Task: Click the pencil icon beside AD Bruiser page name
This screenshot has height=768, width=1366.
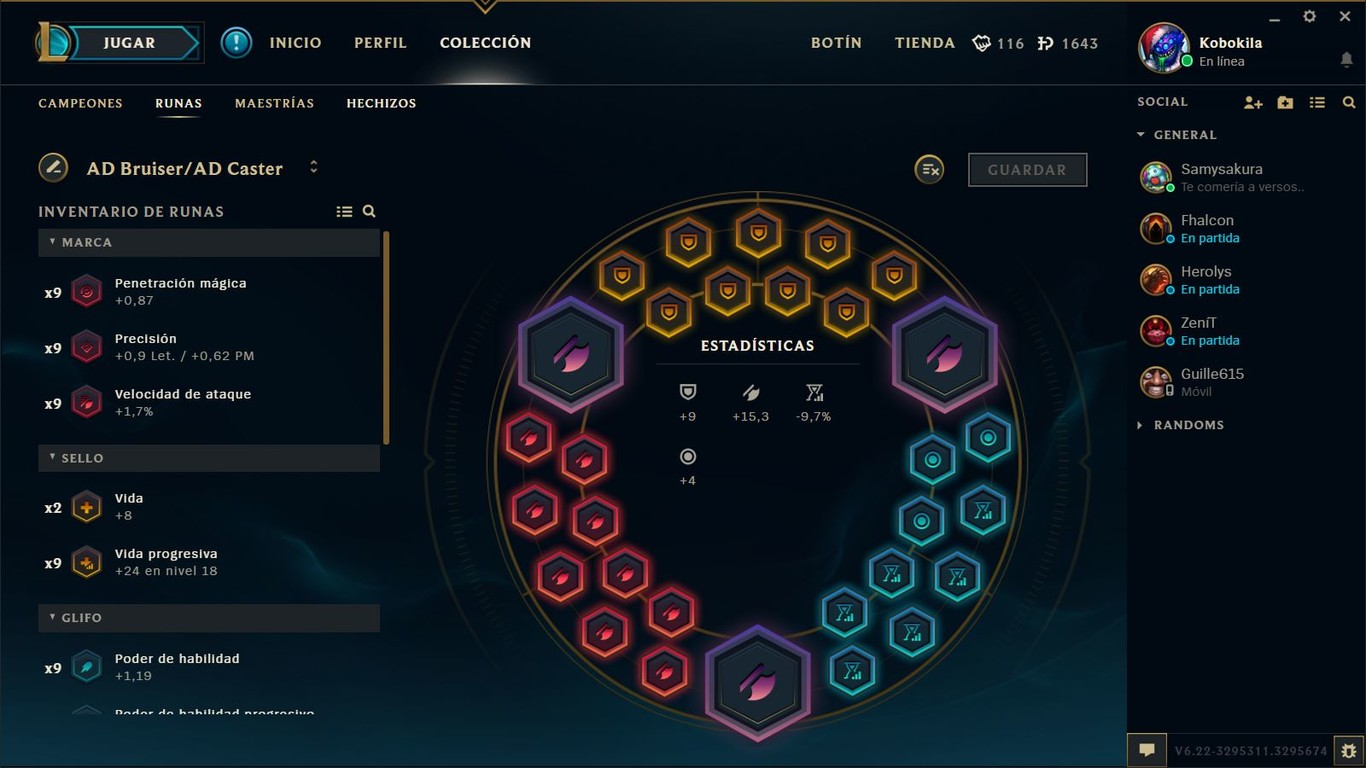Action: pos(53,167)
